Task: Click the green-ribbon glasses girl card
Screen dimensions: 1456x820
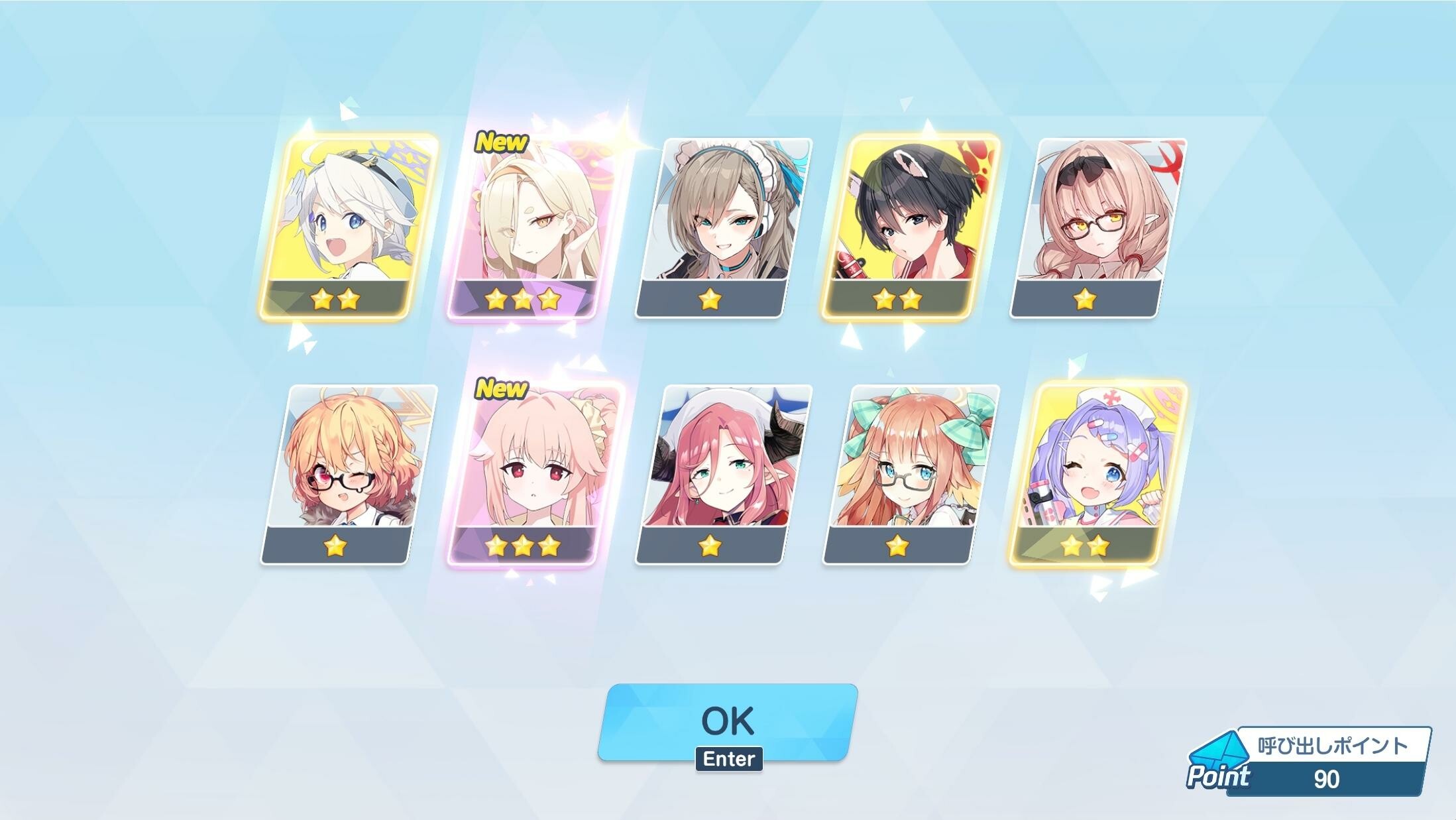Action: coord(910,473)
